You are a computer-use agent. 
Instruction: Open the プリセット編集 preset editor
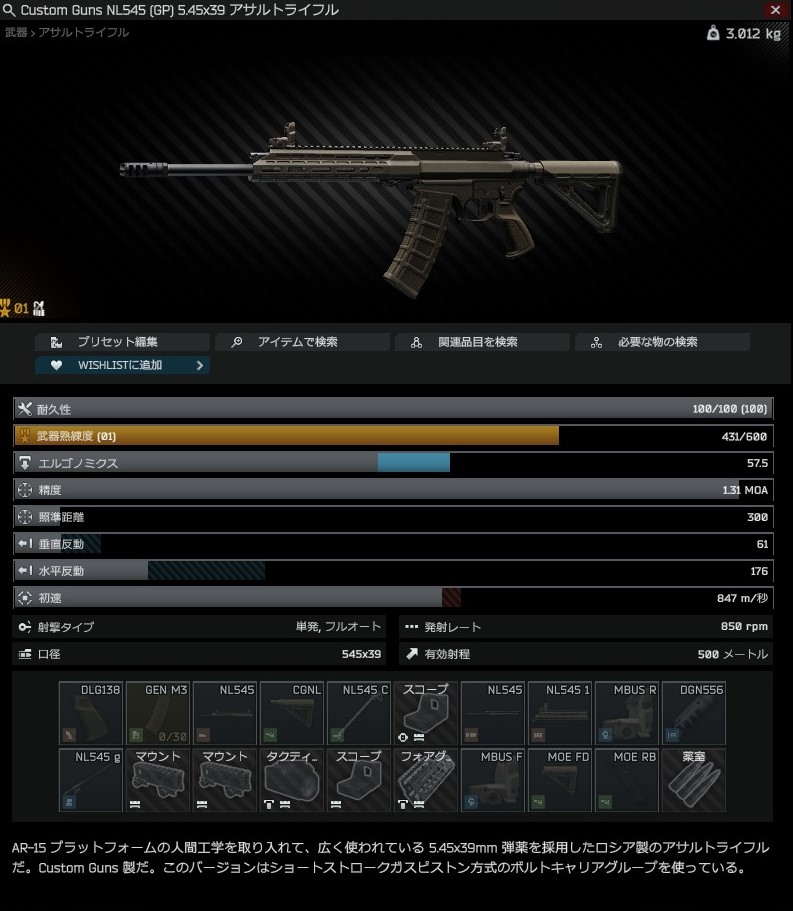click(122, 342)
